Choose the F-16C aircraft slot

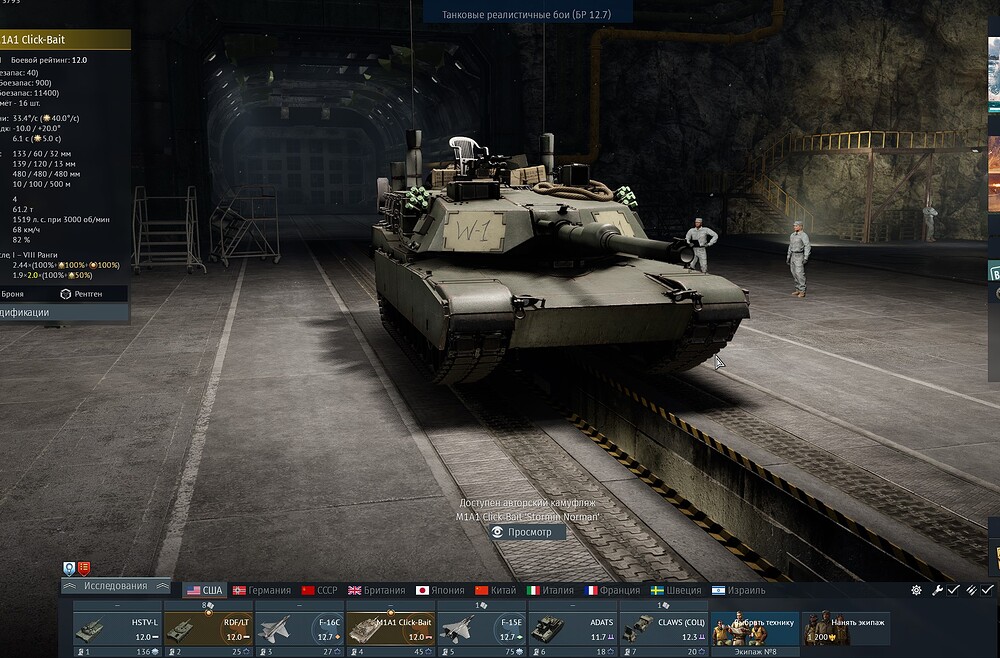[x=299, y=628]
